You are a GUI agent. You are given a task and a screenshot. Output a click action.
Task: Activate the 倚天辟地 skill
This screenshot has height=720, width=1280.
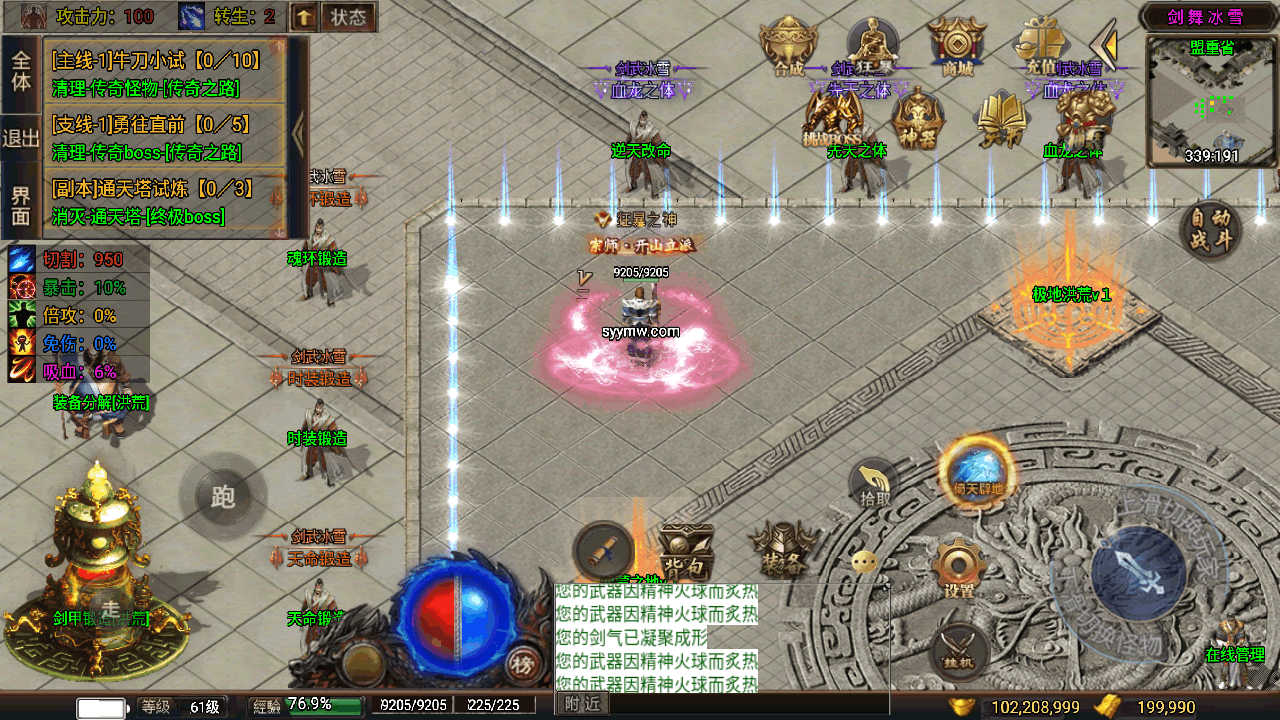976,473
